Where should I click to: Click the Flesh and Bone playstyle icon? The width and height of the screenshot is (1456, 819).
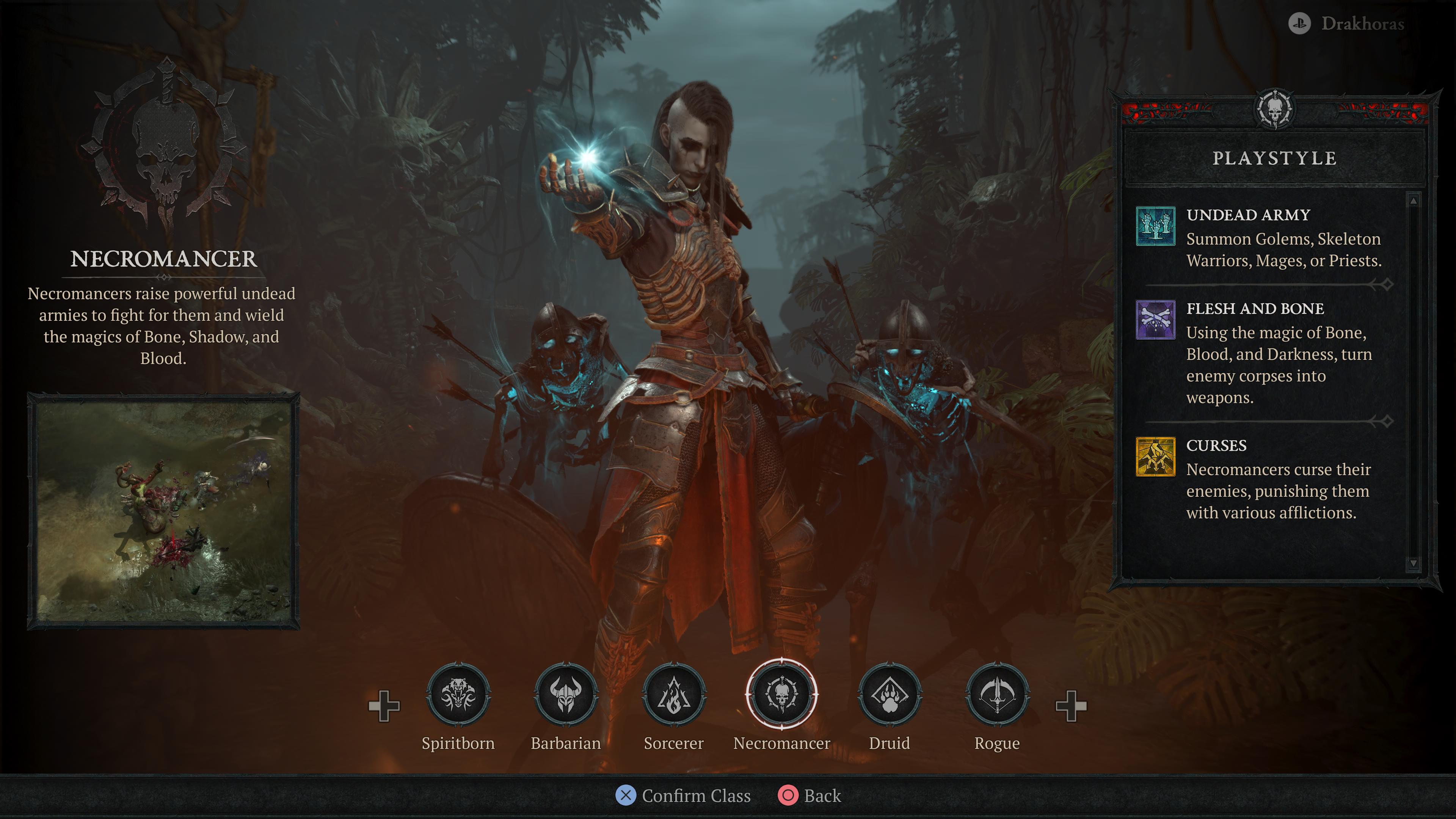pyautogui.click(x=1155, y=320)
